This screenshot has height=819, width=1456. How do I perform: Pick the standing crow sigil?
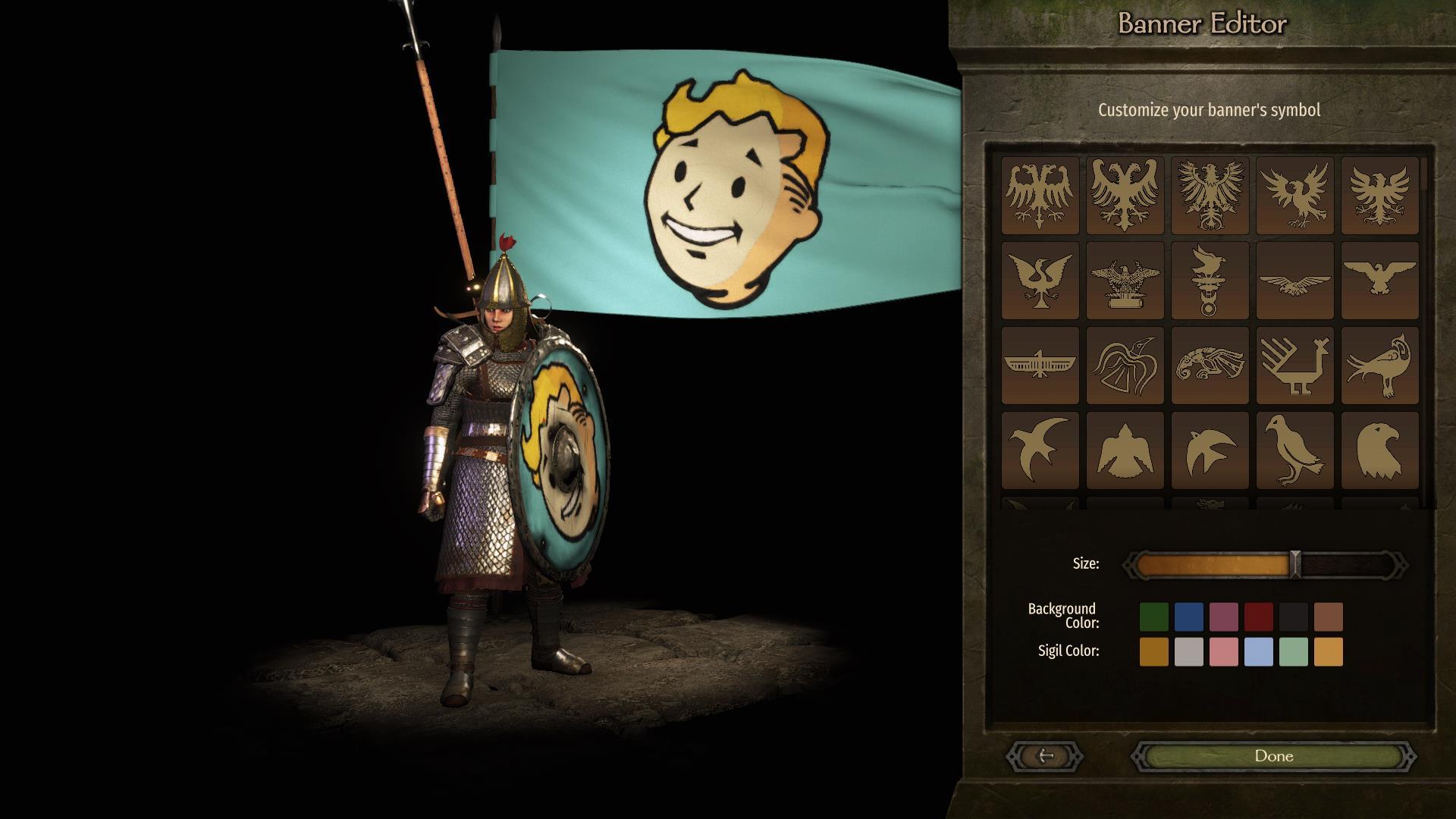1294,450
